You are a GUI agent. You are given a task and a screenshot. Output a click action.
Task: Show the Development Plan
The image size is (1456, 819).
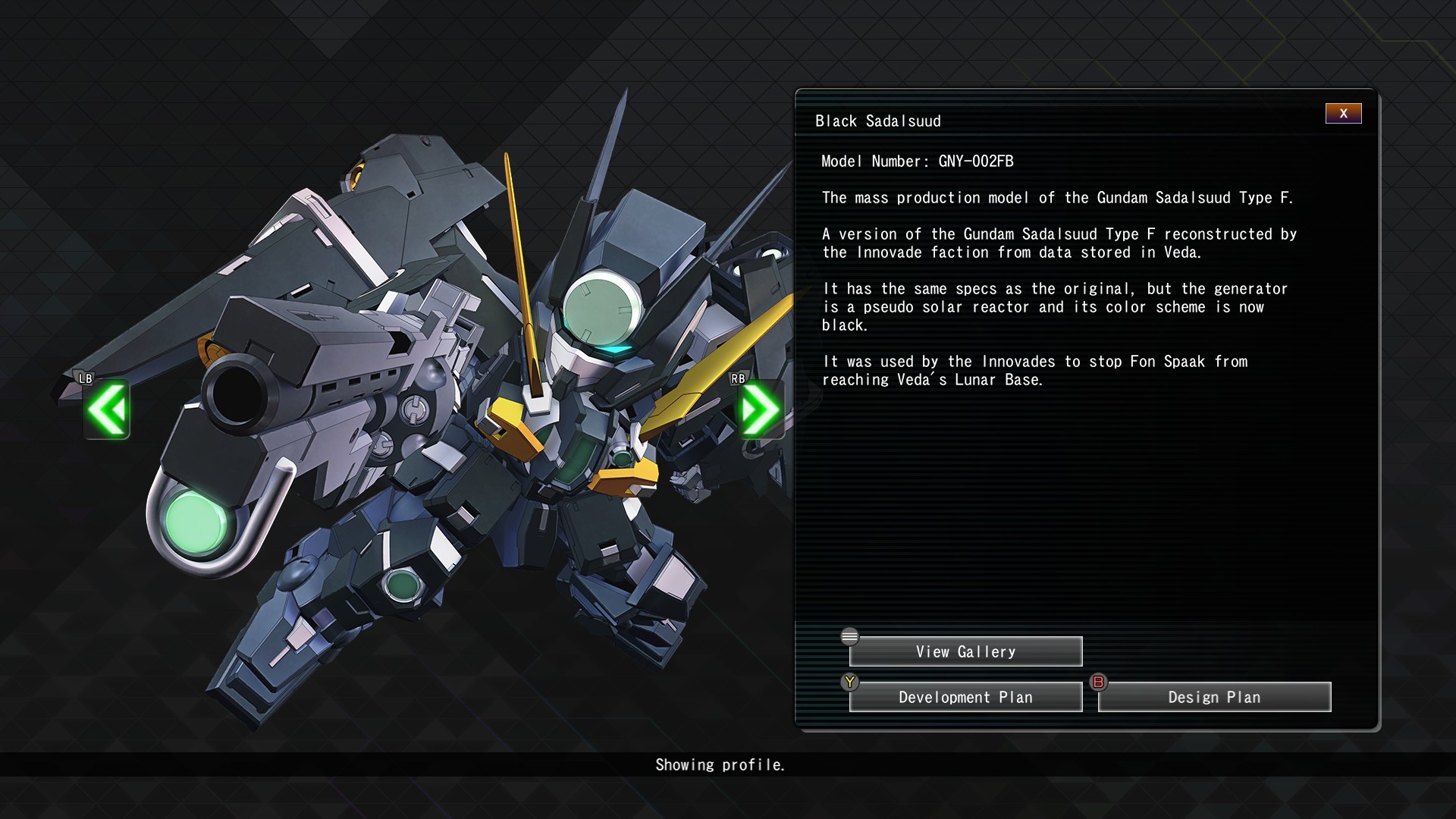click(965, 697)
